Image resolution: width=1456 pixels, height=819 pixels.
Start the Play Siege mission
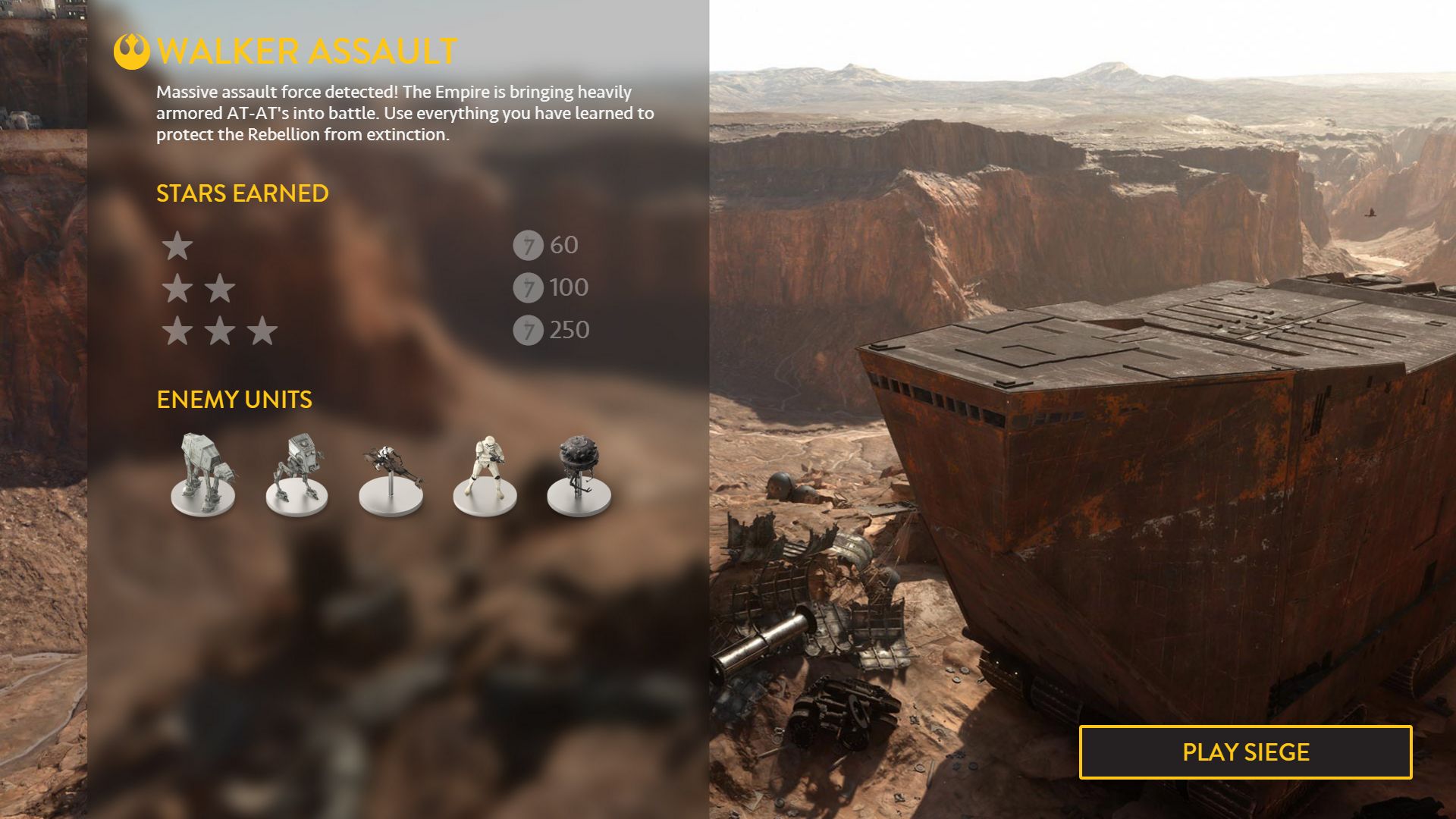pos(1245,752)
